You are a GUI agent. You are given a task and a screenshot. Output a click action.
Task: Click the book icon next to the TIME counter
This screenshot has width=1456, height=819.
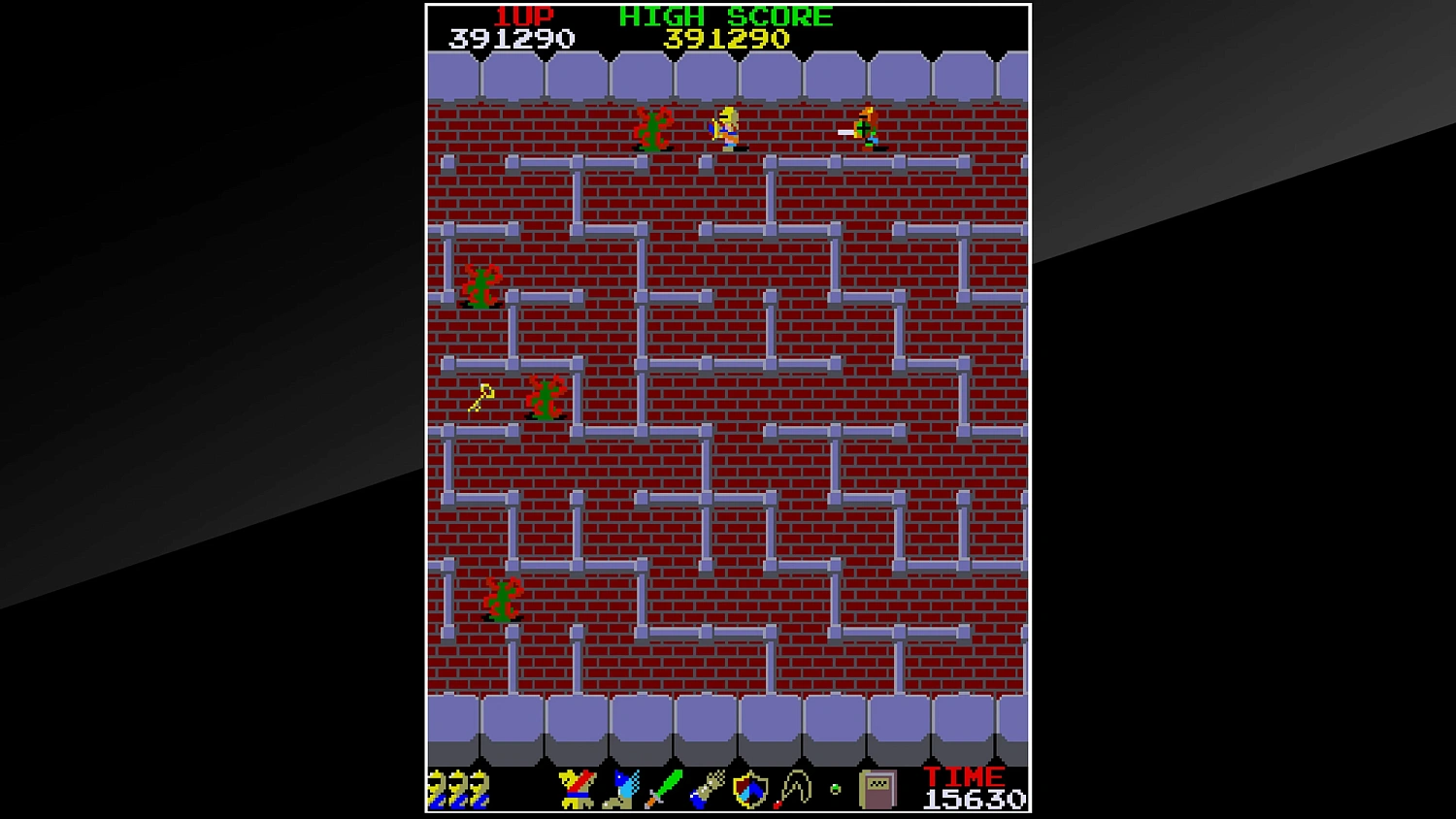point(877,790)
